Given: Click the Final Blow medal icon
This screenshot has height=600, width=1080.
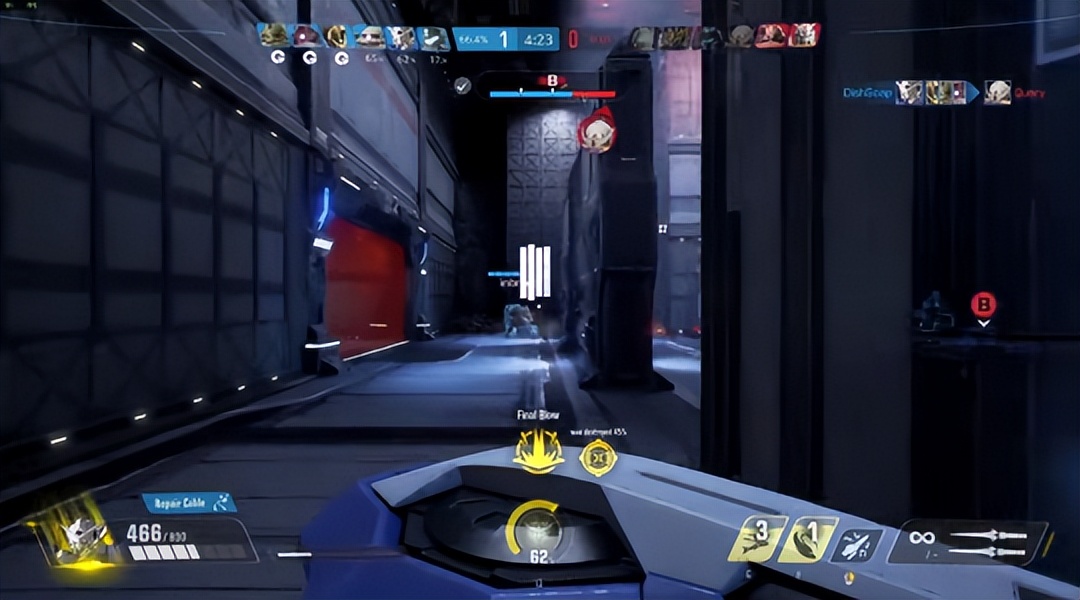Looking at the screenshot, I should coord(537,451).
